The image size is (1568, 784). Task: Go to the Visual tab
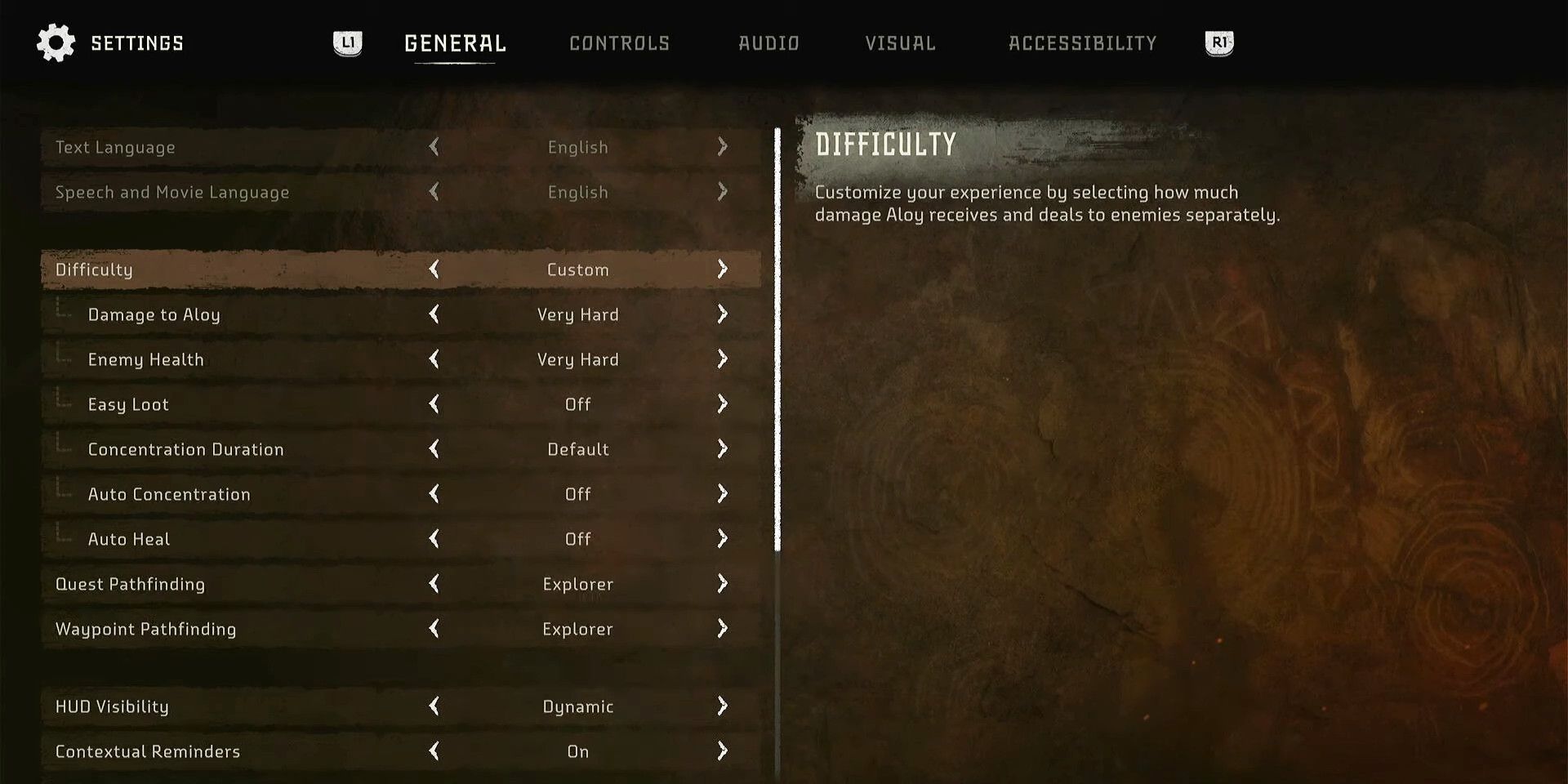pos(900,43)
